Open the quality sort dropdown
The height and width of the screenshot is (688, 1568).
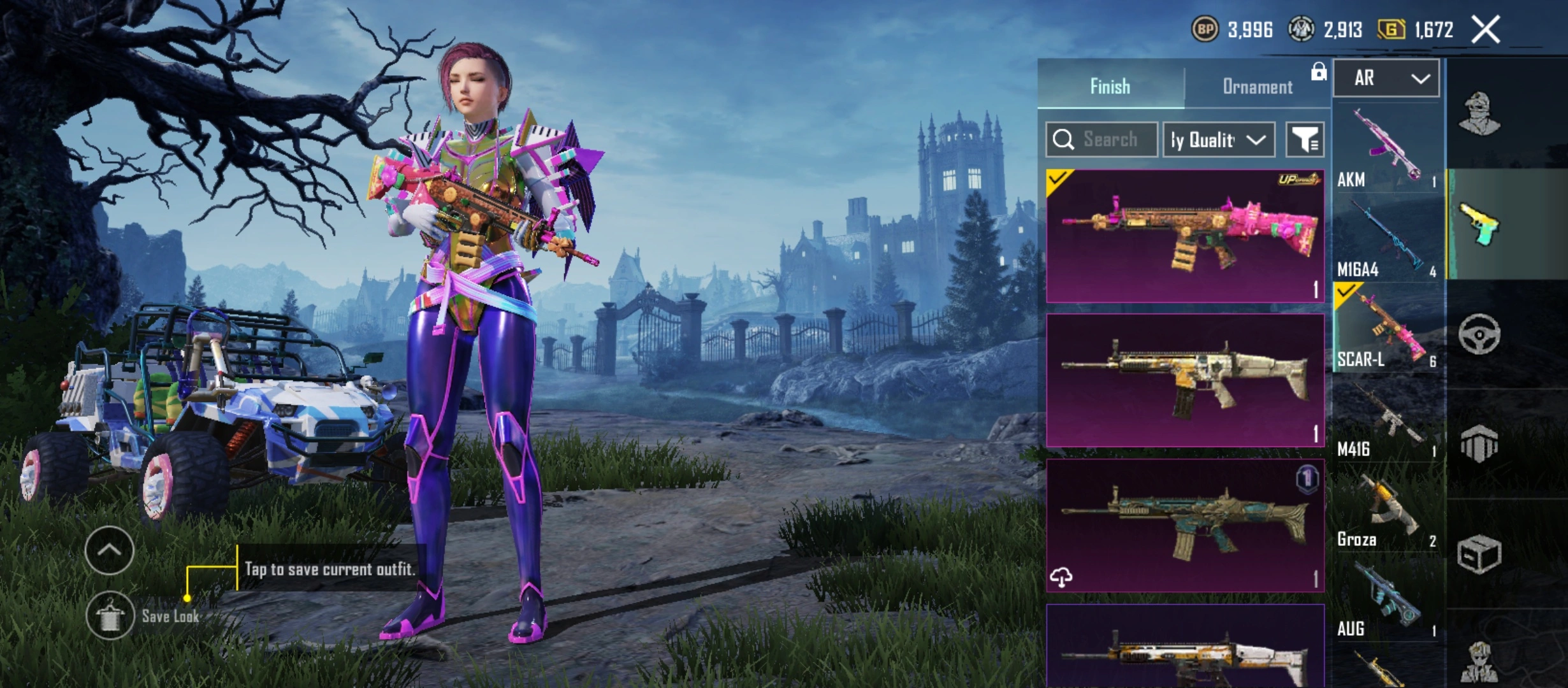point(1218,140)
